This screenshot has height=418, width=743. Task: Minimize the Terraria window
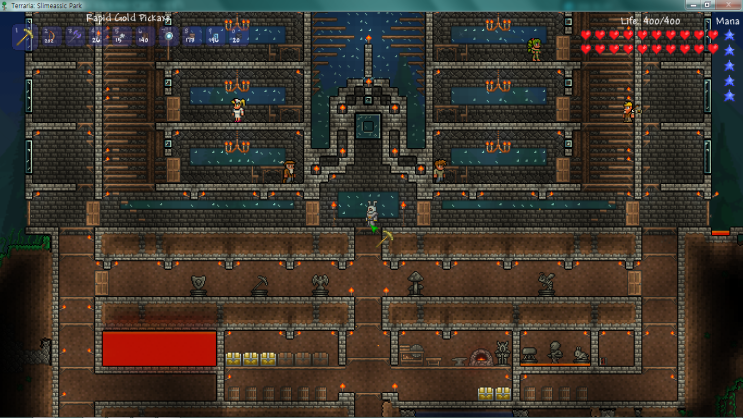pos(693,5)
